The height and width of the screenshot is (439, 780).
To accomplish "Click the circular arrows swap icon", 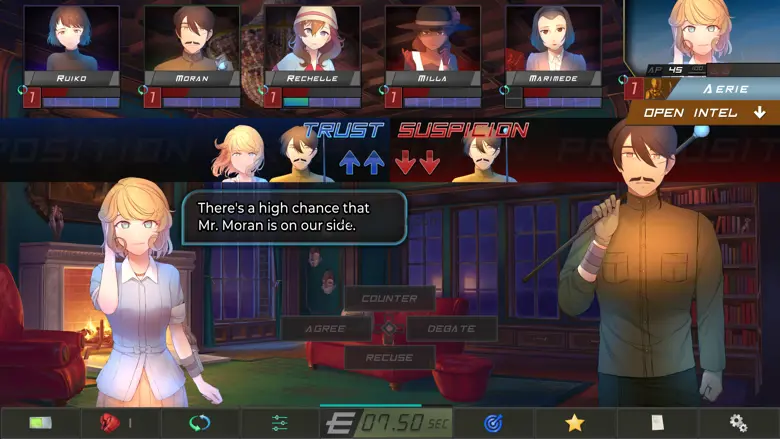I will pyautogui.click(x=199, y=423).
